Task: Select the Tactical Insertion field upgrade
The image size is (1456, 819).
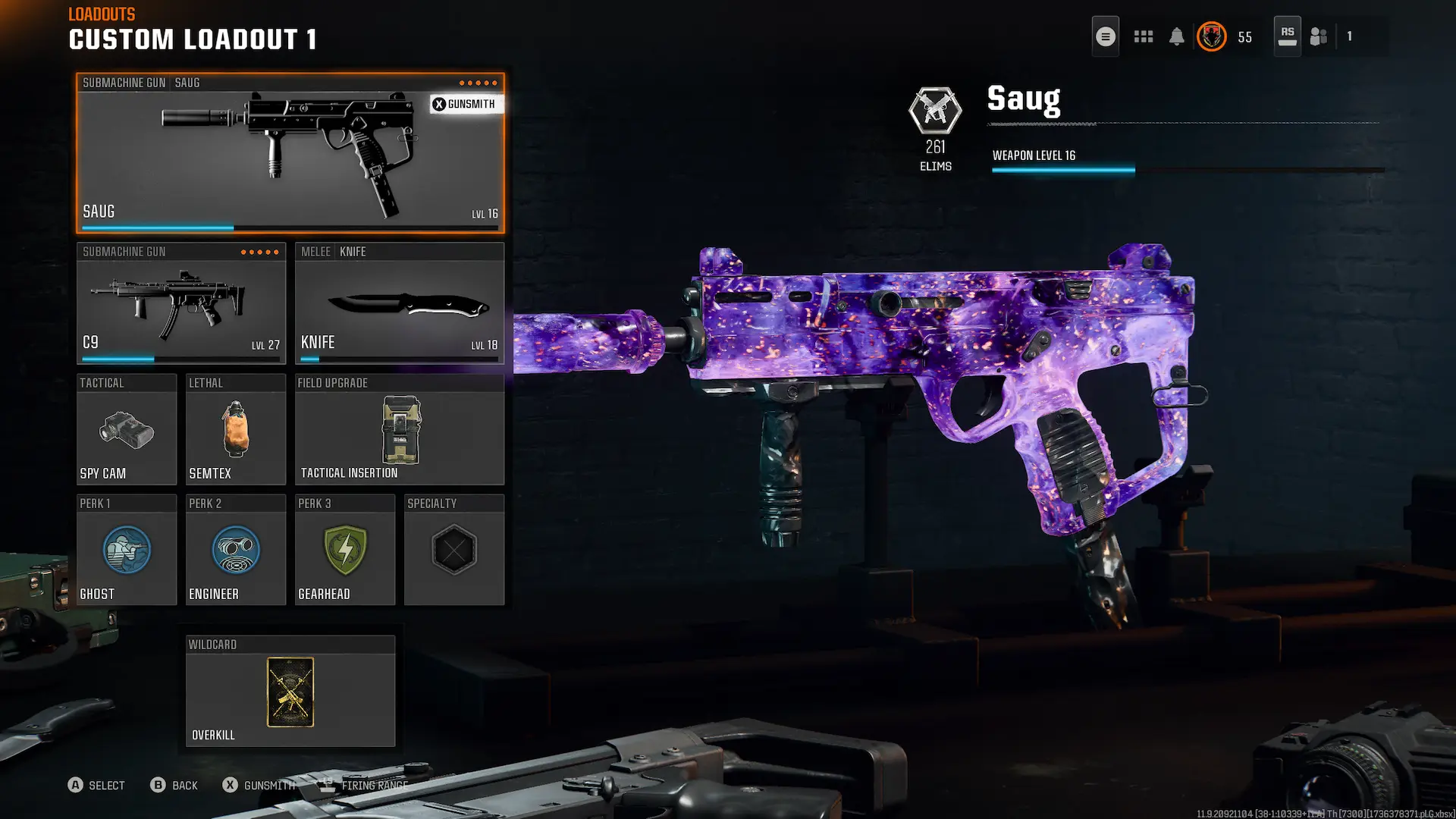Action: (399, 430)
